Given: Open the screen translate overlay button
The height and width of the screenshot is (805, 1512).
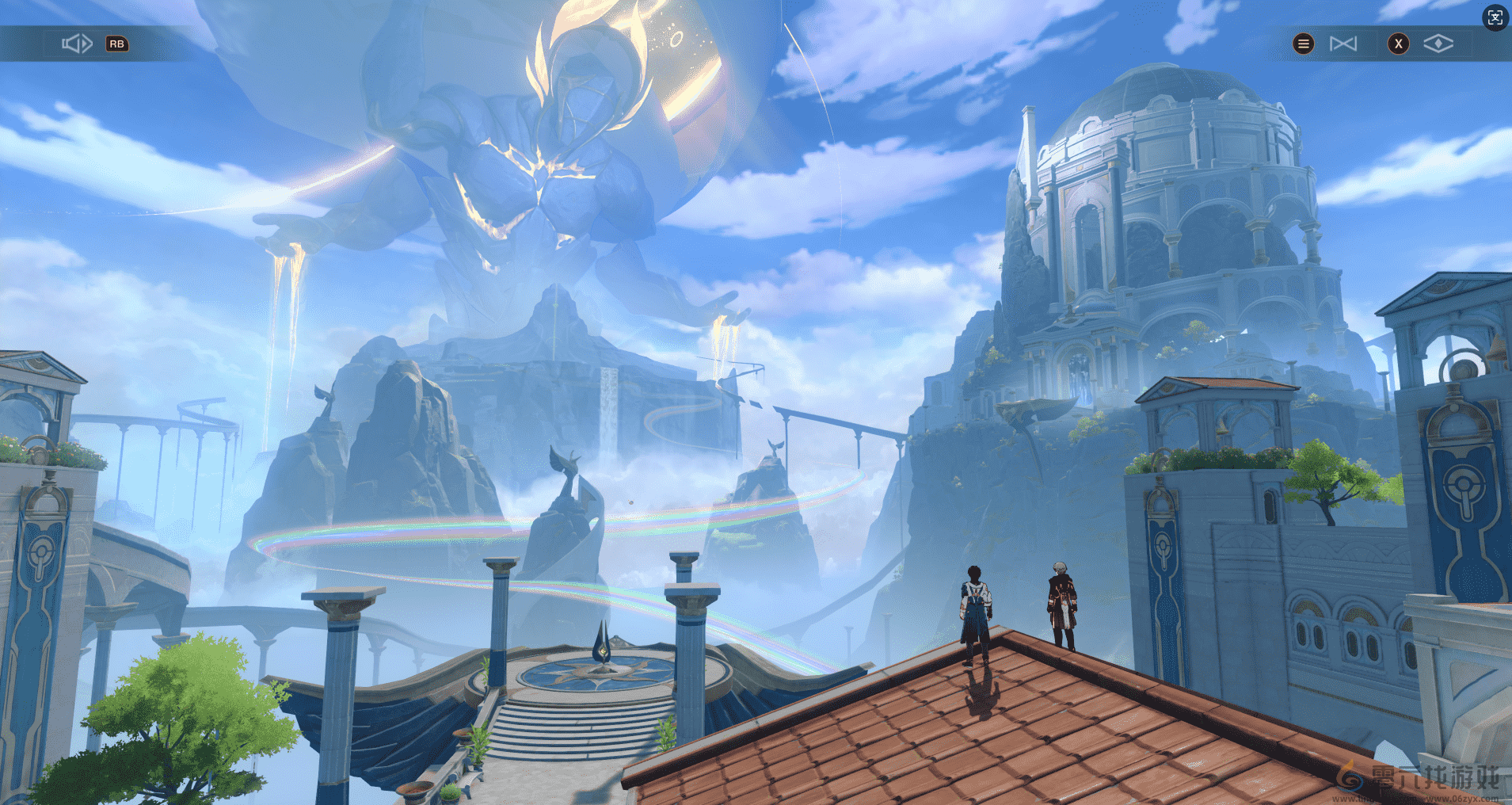Looking at the screenshot, I should [x=1495, y=17].
